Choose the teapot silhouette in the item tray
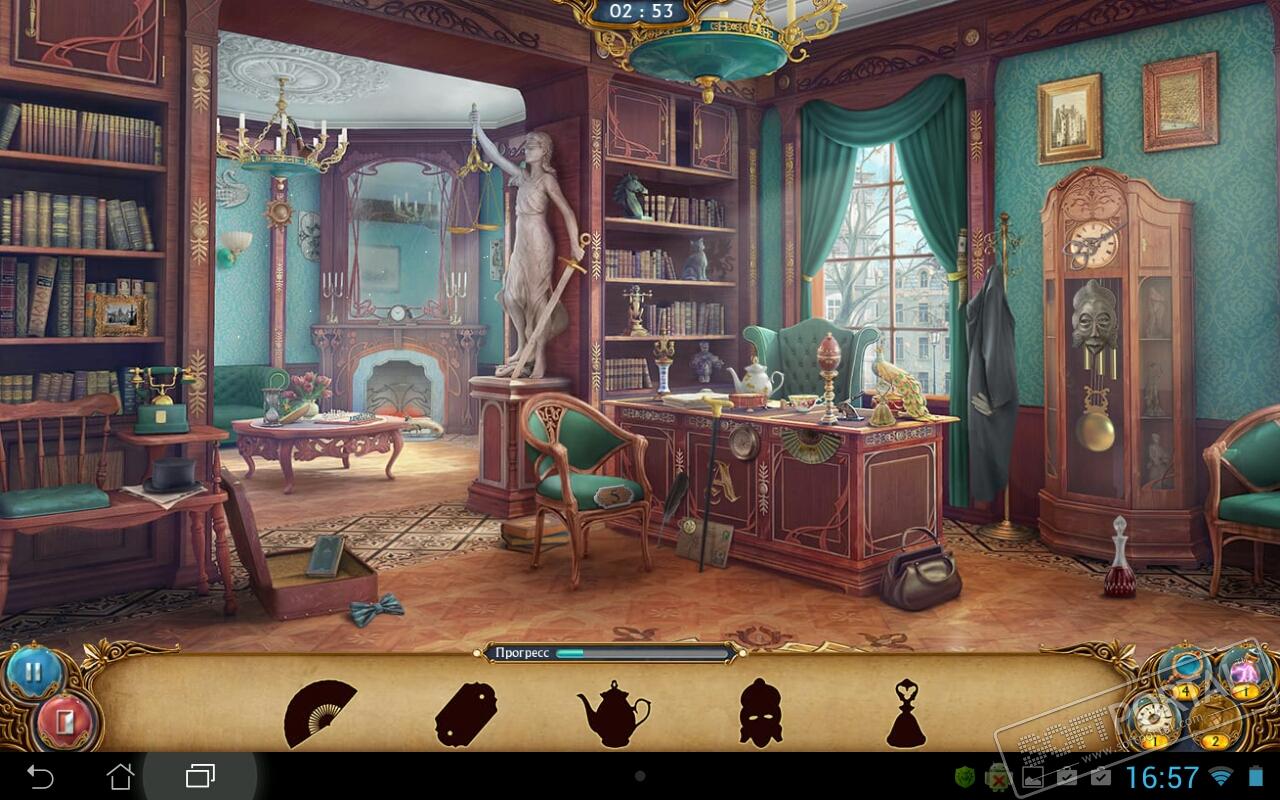This screenshot has width=1280, height=800. (612, 713)
